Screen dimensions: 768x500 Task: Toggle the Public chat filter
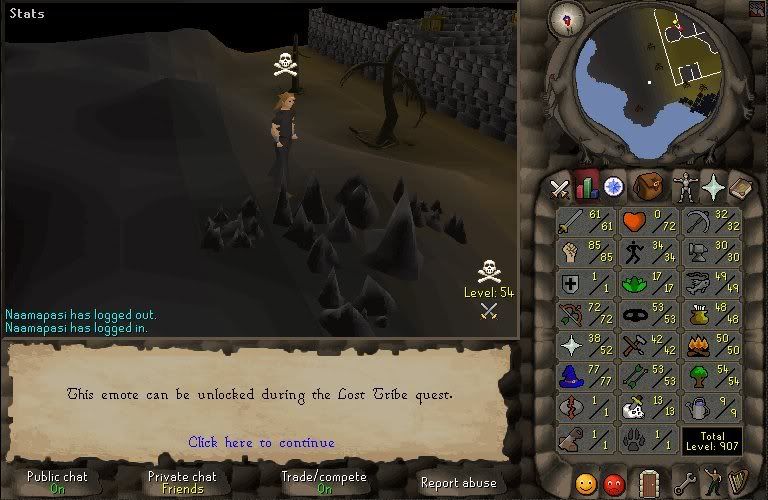57,482
